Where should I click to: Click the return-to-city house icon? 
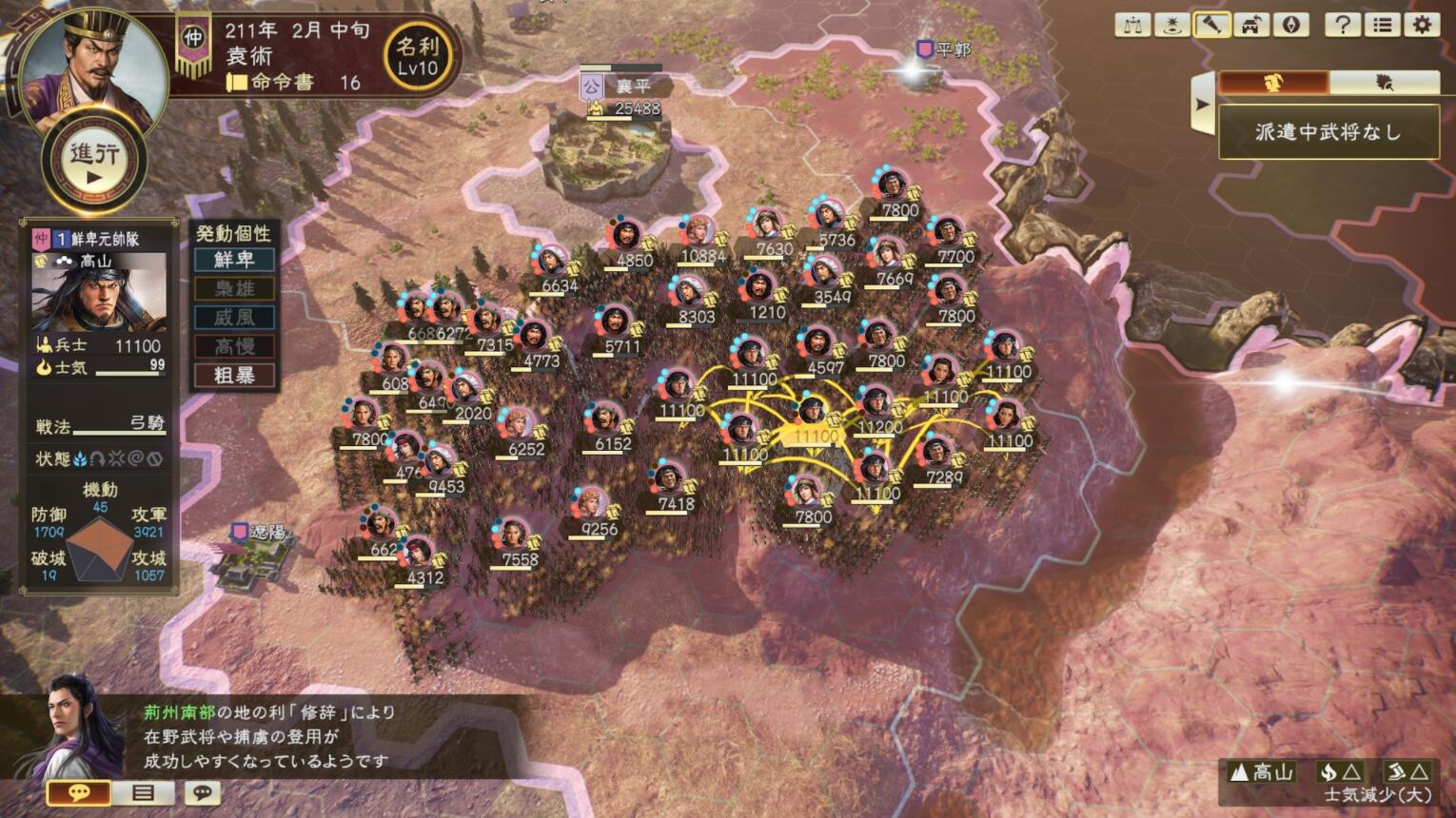1250,25
